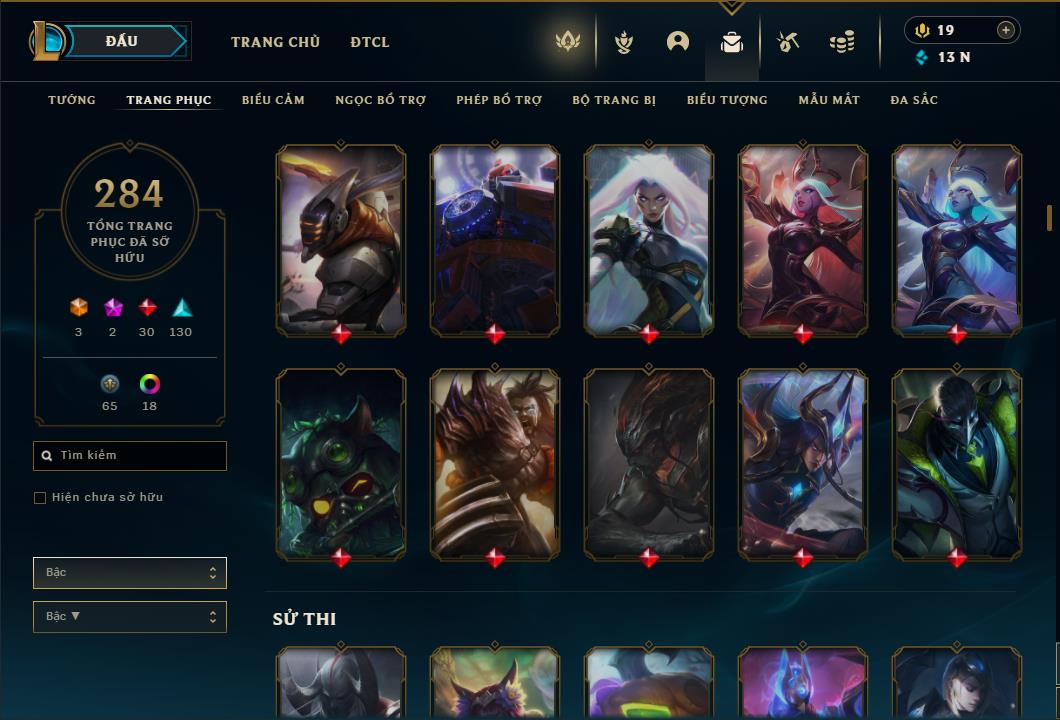Open the ĐTCL game mode page
This screenshot has width=1060, height=720.
370,42
